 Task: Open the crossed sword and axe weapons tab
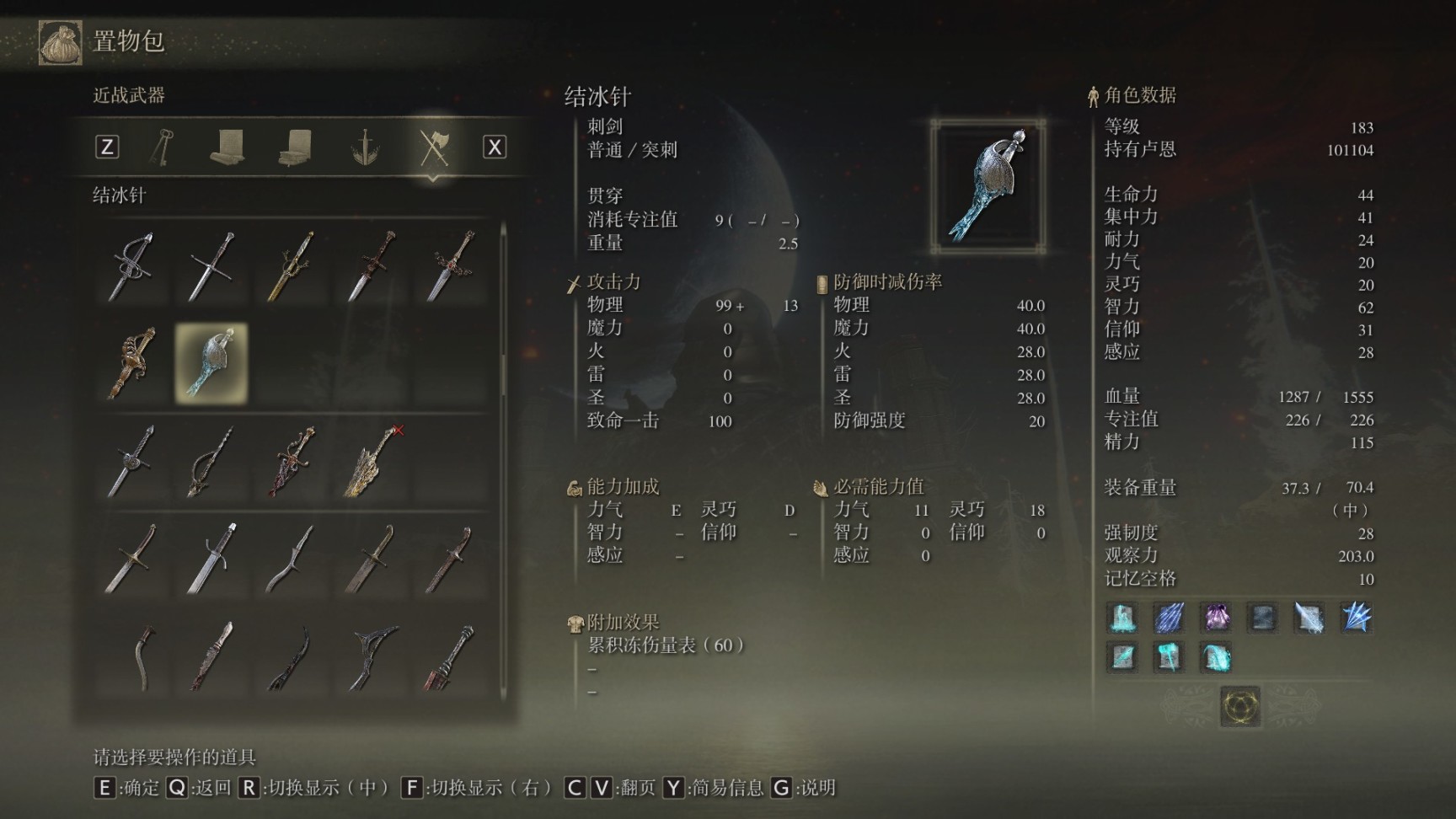434,147
